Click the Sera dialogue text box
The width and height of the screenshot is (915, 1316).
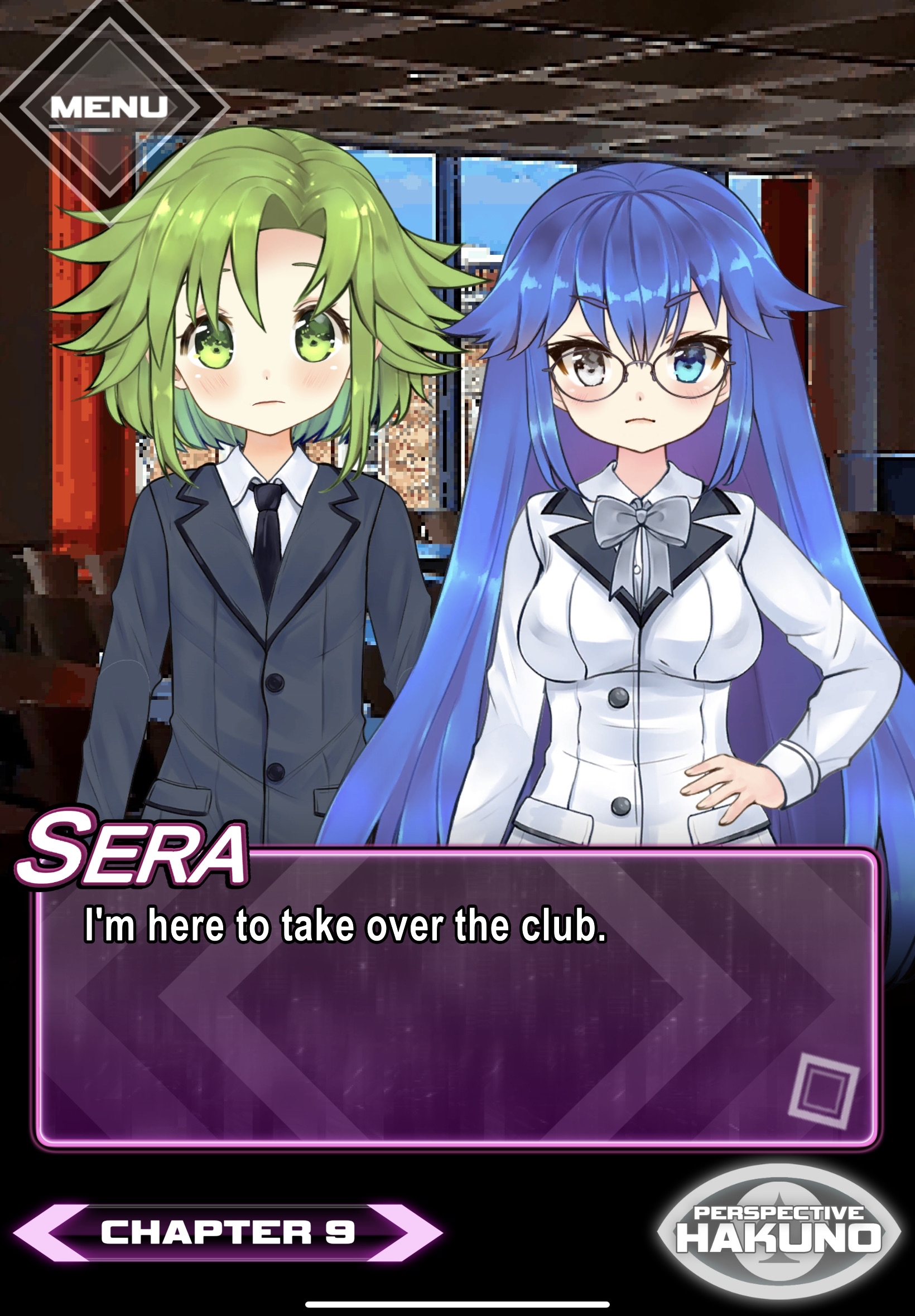click(x=456, y=998)
